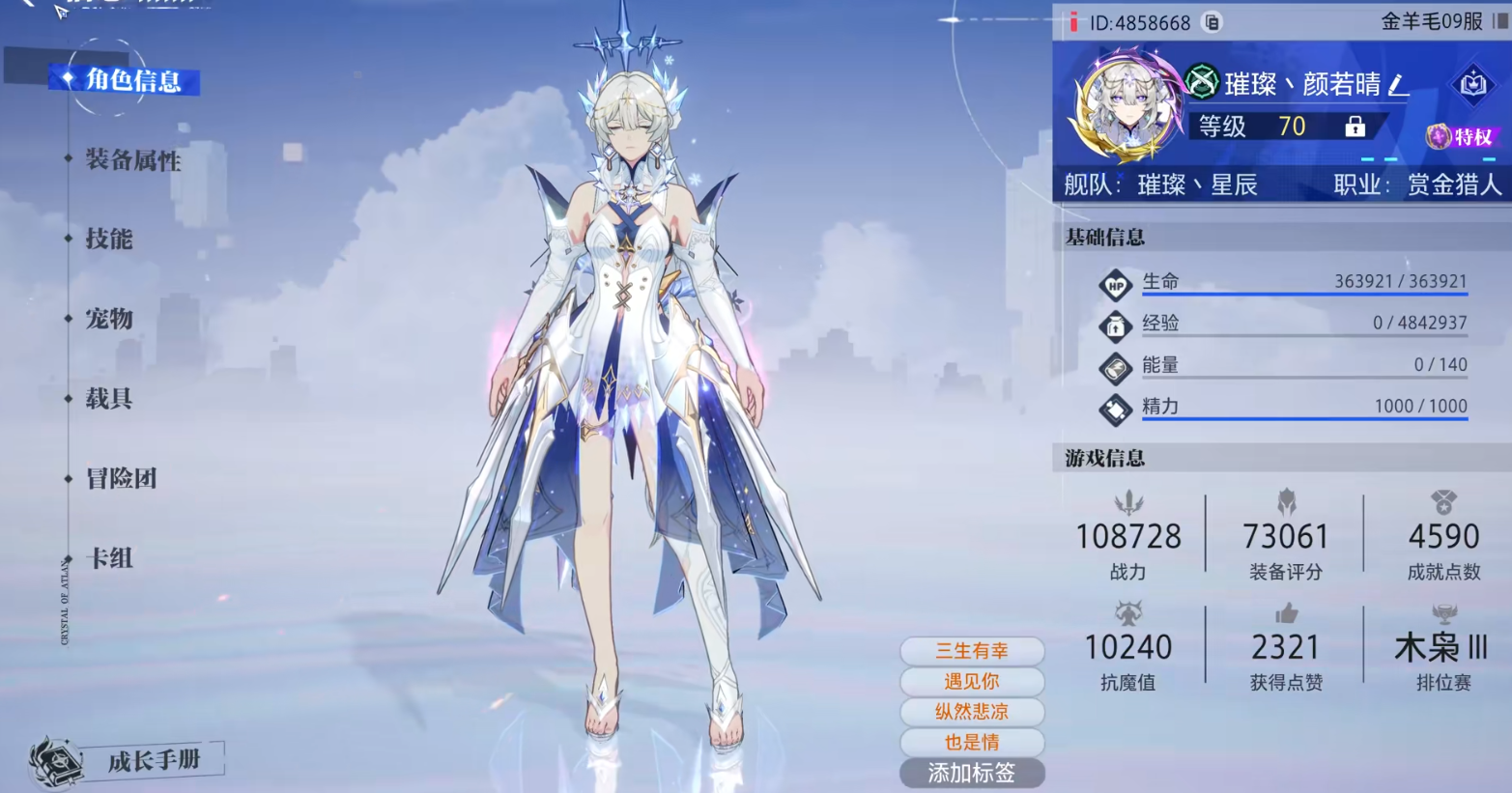Screen dimensions: 1512x793
Task: Switch to the 角色信息 tab
Action: 132,80
